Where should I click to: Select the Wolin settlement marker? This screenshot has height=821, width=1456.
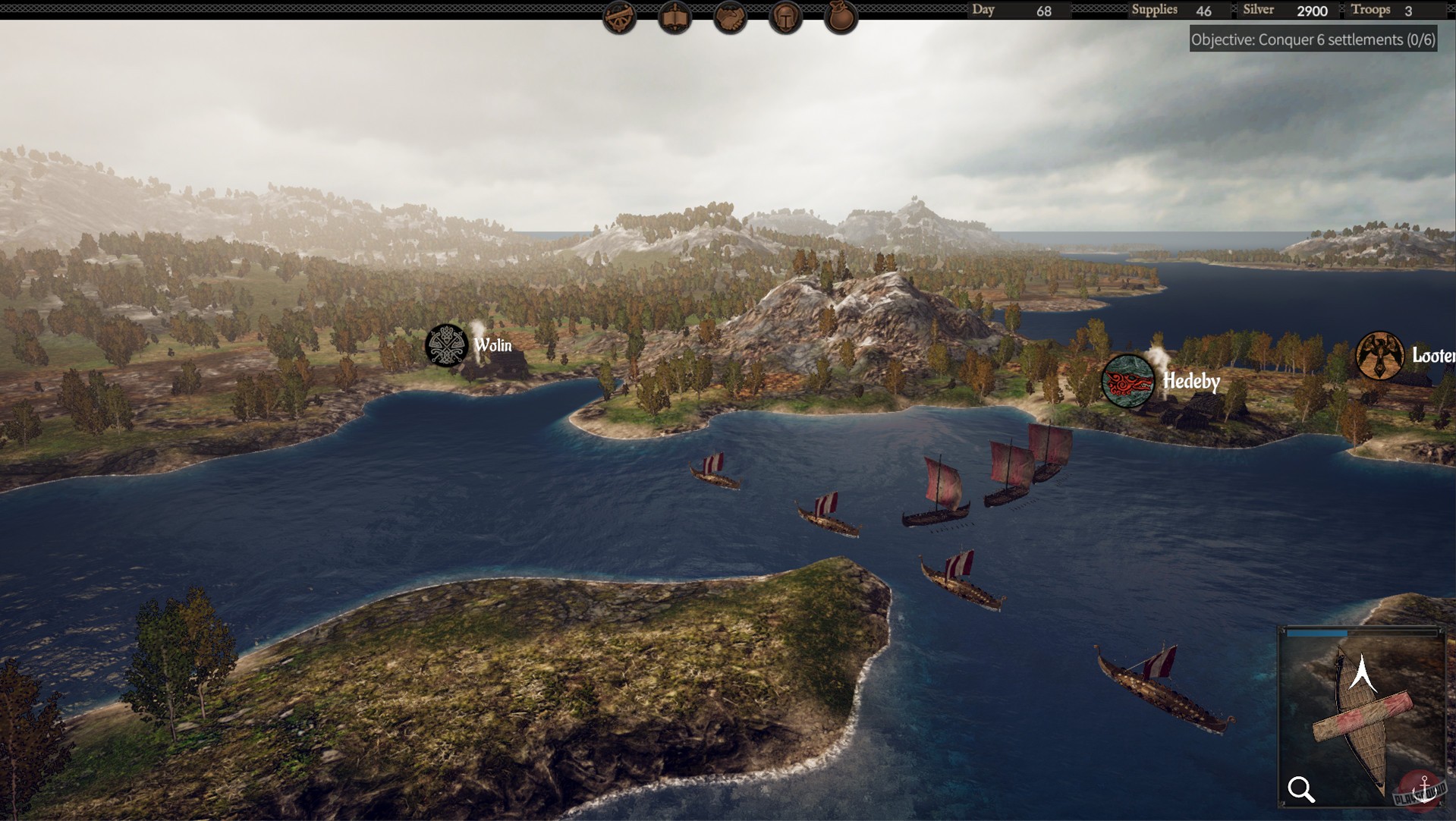(x=446, y=345)
